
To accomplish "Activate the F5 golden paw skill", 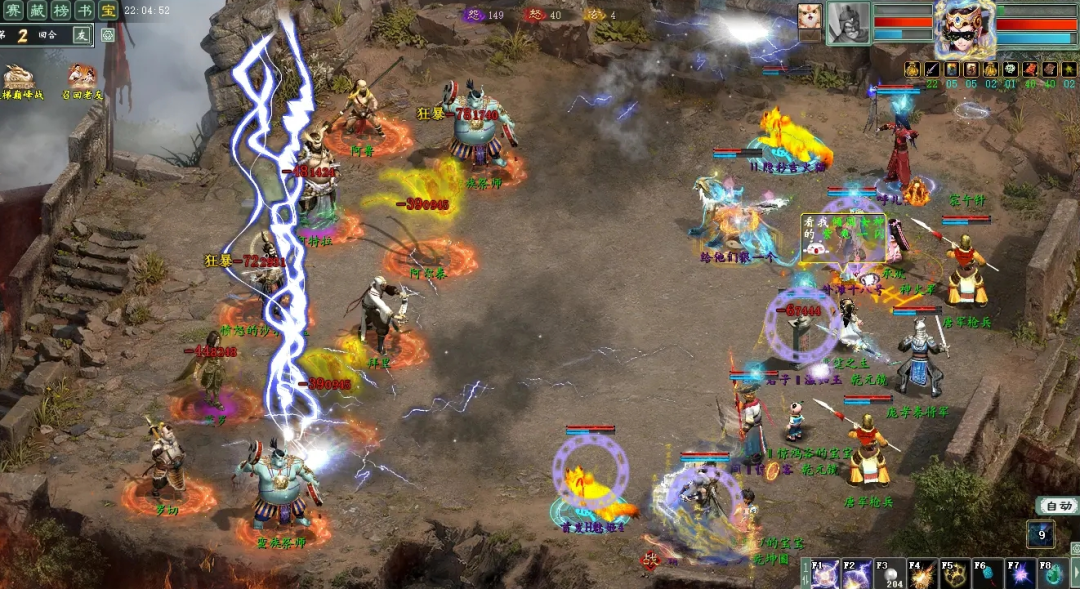I will point(954,575).
